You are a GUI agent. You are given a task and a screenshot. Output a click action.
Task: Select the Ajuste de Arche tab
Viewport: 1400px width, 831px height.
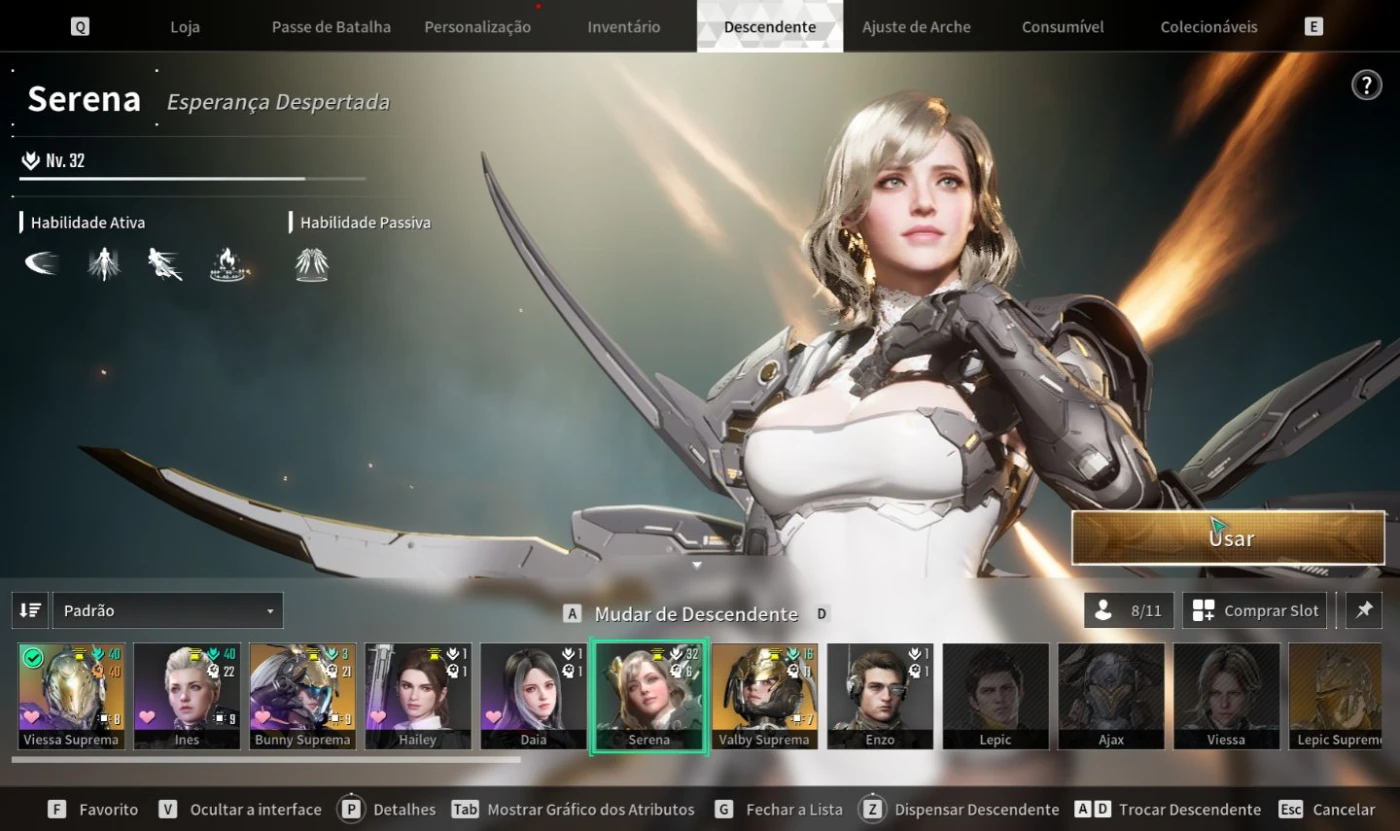(916, 27)
